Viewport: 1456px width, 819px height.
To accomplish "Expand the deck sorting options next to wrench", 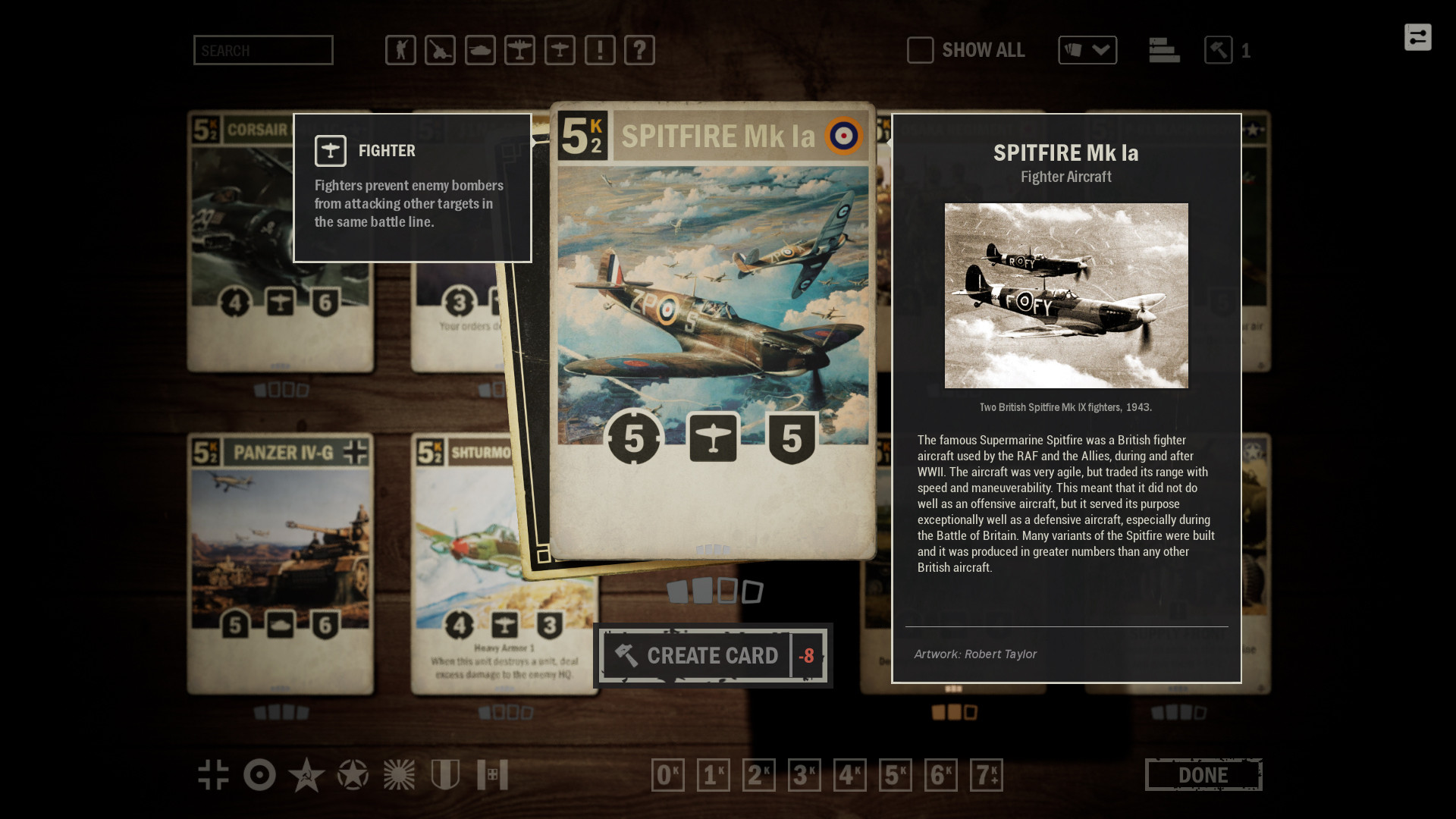I will (1164, 50).
